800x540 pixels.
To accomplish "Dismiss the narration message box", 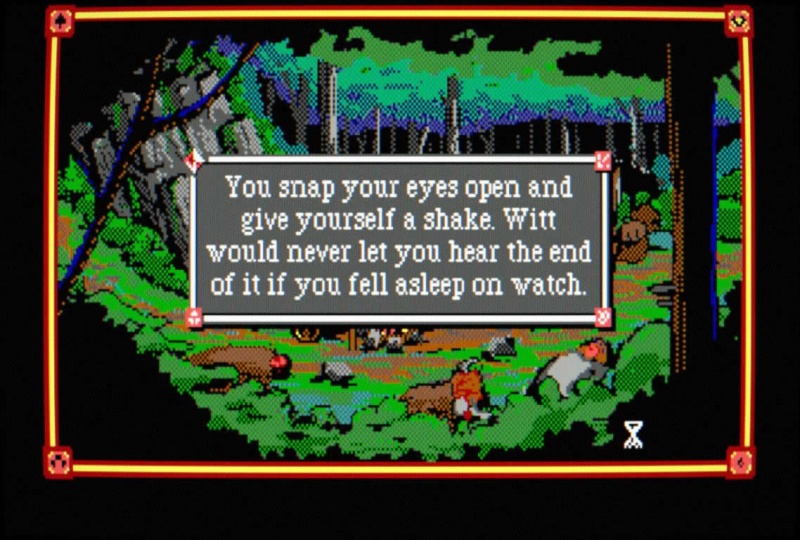I will point(400,237).
